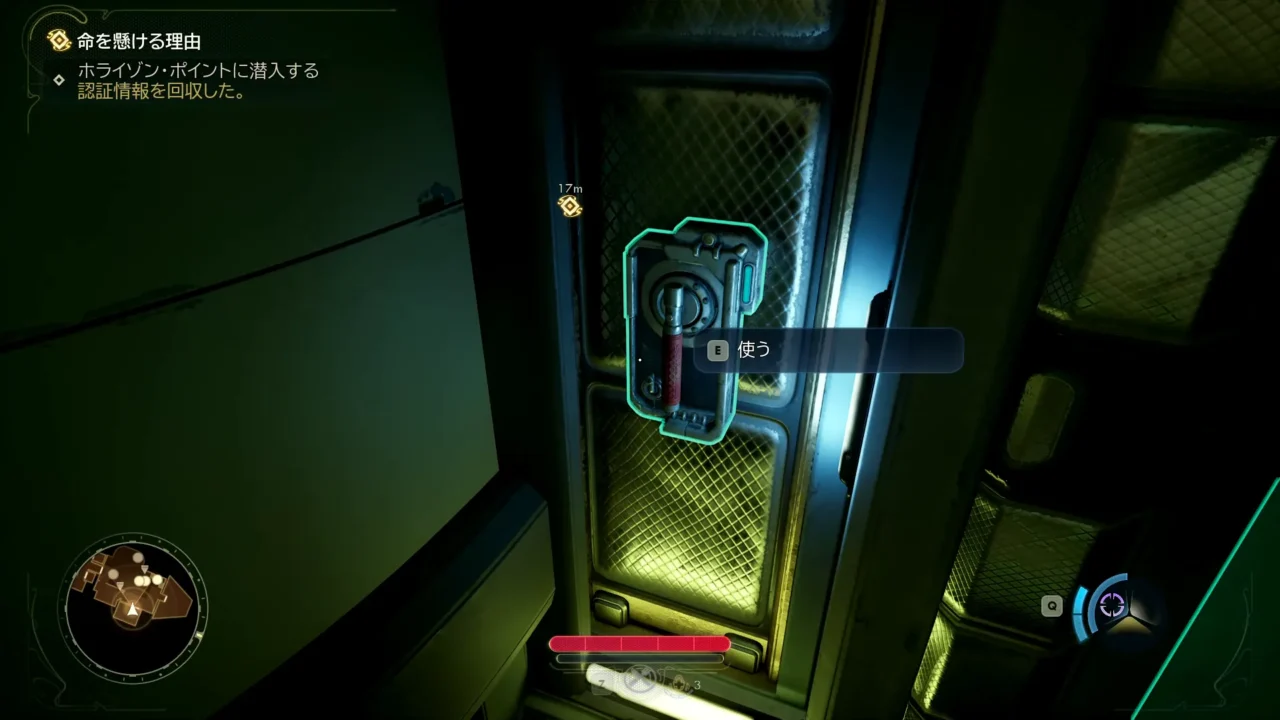Click the circular minimap
1280x720 pixels.
132,605
